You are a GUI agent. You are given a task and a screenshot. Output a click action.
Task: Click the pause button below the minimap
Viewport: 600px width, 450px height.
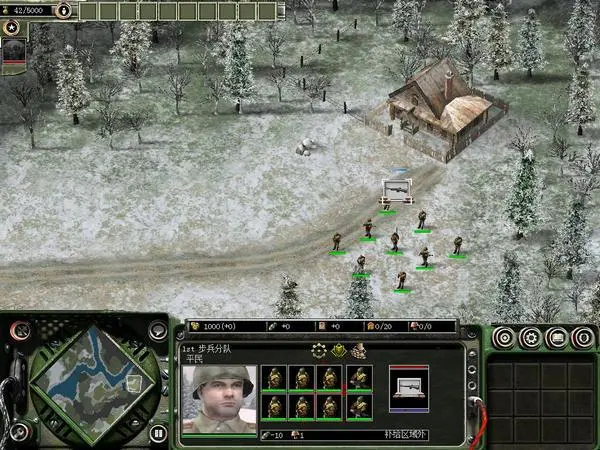157,434
